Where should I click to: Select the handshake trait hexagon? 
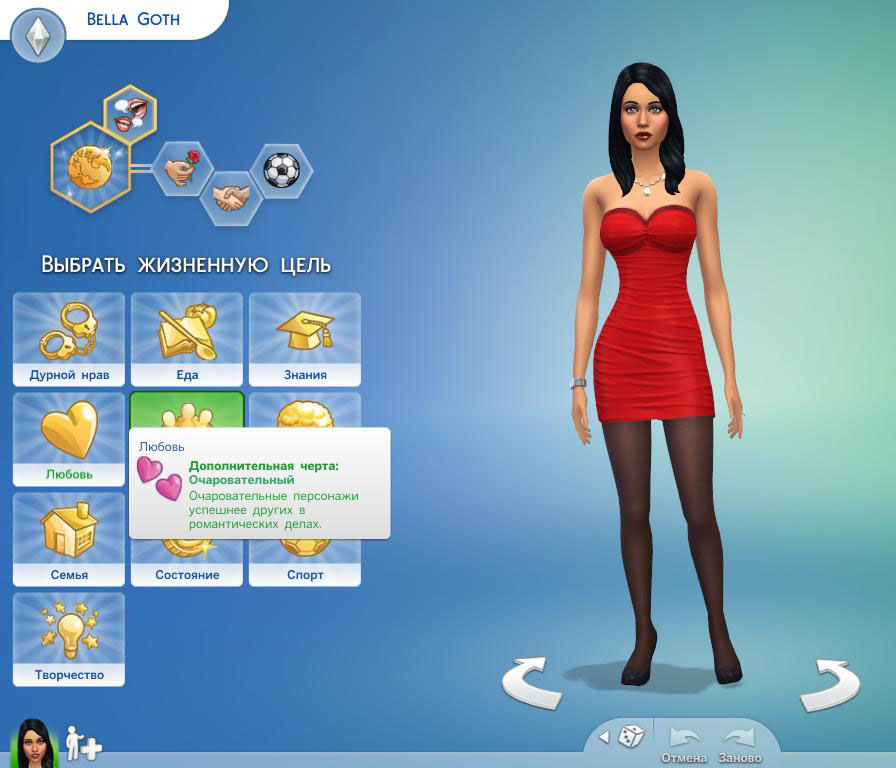click(231, 196)
